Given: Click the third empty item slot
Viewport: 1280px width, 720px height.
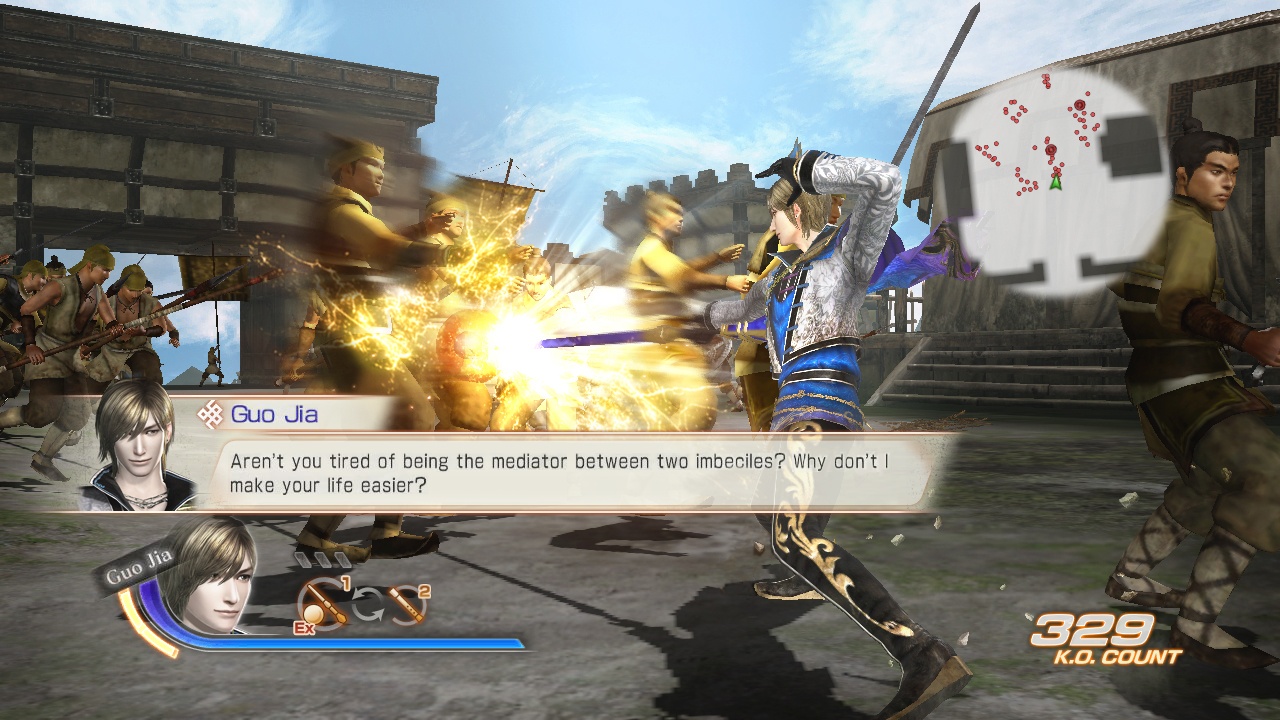Looking at the screenshot, I should pyautogui.click(x=341, y=558).
